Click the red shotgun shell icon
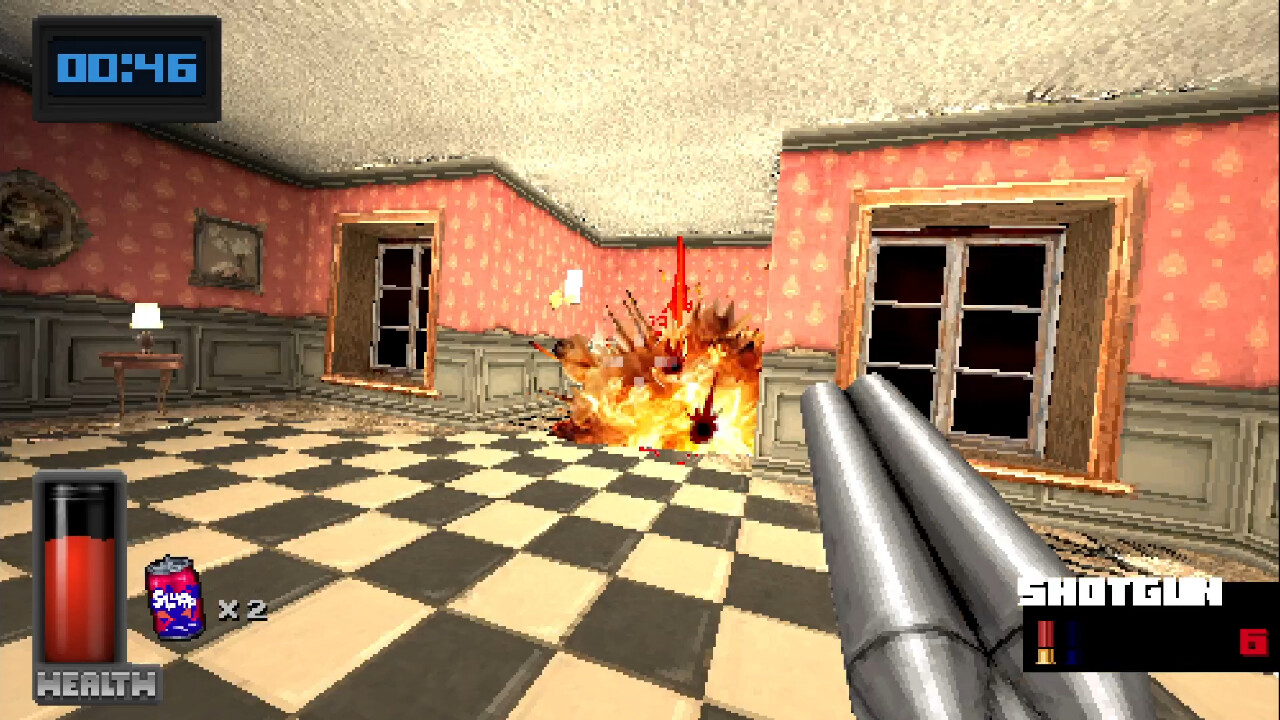The height and width of the screenshot is (720, 1280). (1046, 640)
